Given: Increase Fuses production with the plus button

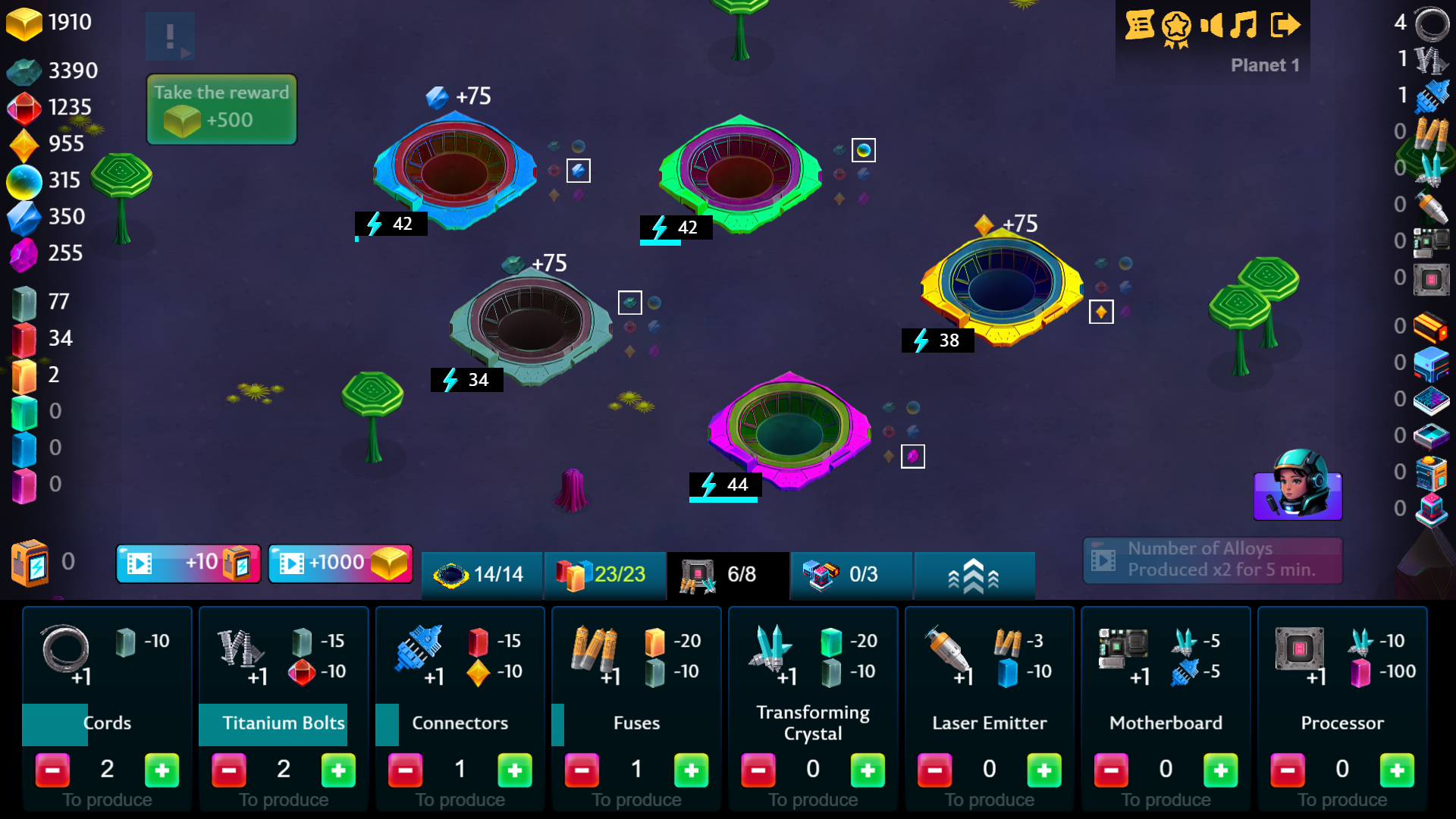Looking at the screenshot, I should [691, 770].
